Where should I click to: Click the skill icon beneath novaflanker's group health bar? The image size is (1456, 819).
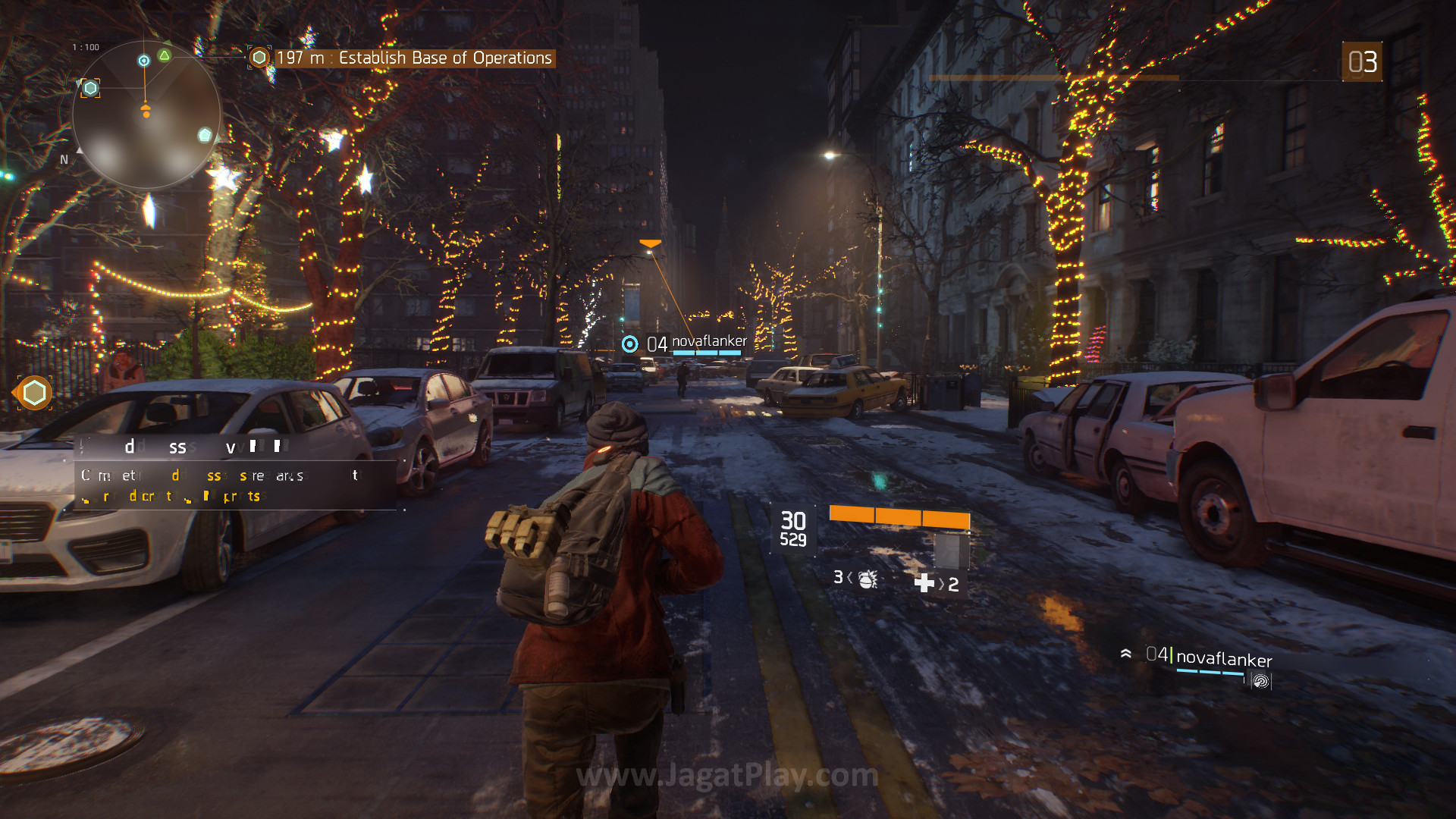(x=1260, y=681)
